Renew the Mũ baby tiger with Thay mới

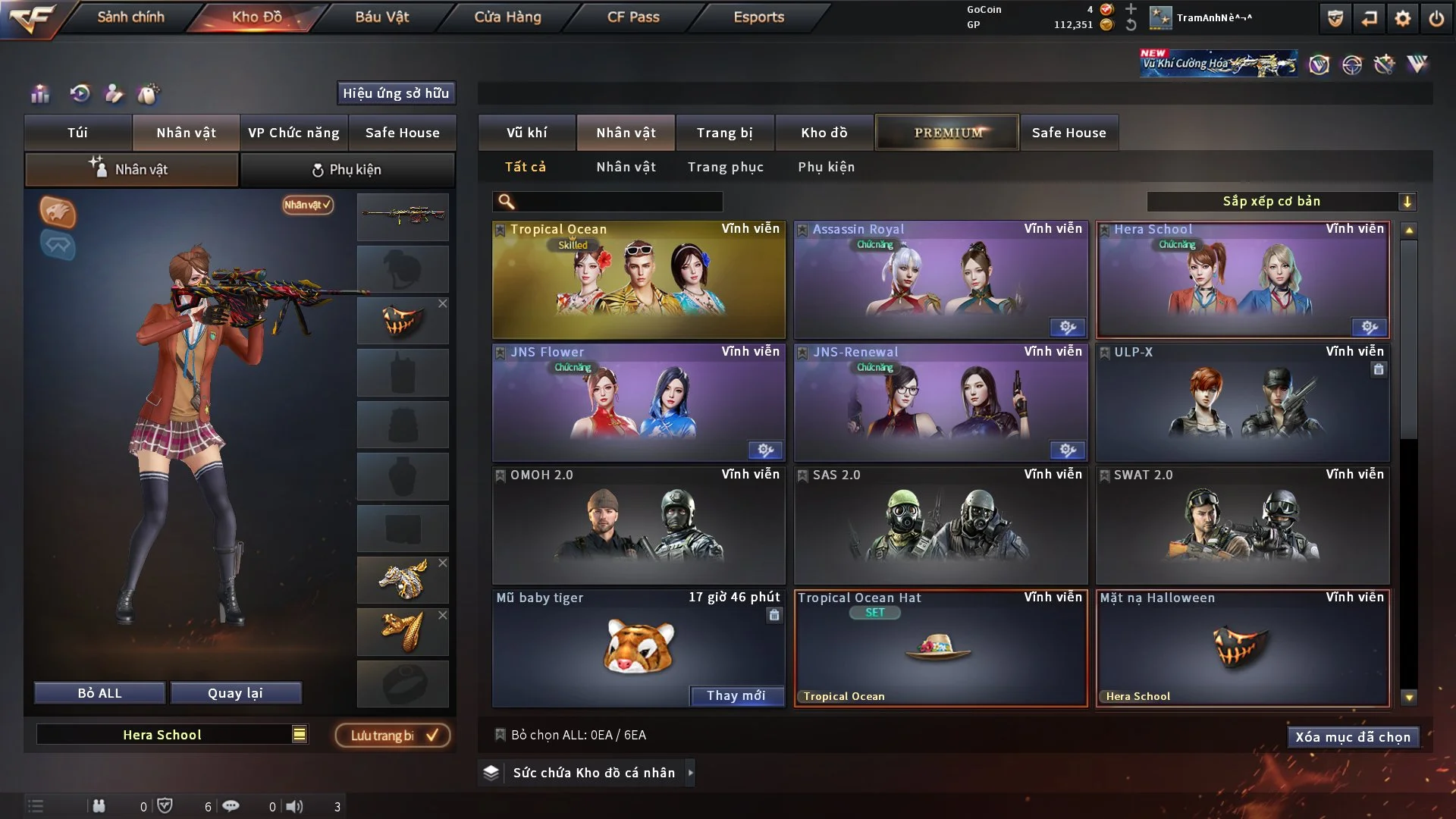point(736,695)
